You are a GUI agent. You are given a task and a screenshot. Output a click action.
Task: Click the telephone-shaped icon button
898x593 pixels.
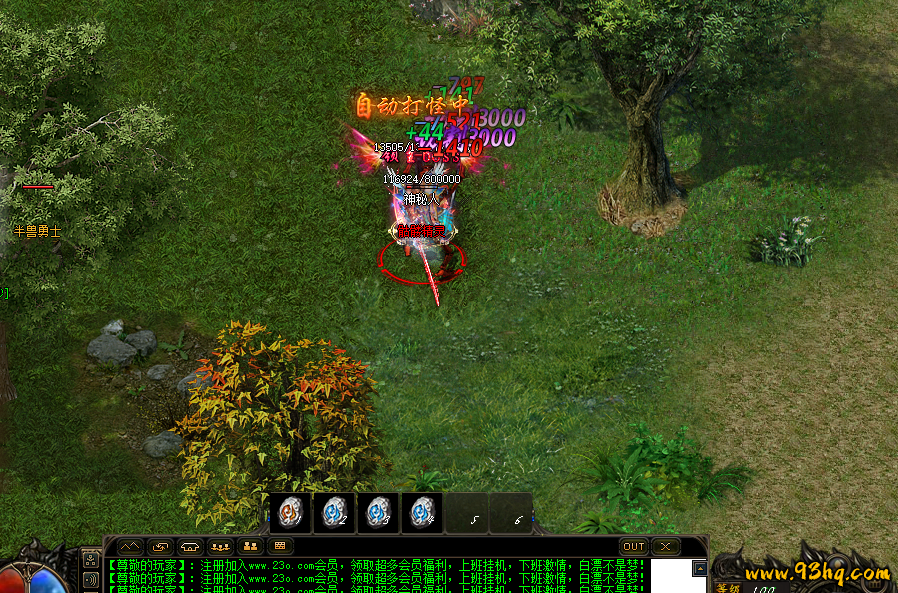pos(190,547)
